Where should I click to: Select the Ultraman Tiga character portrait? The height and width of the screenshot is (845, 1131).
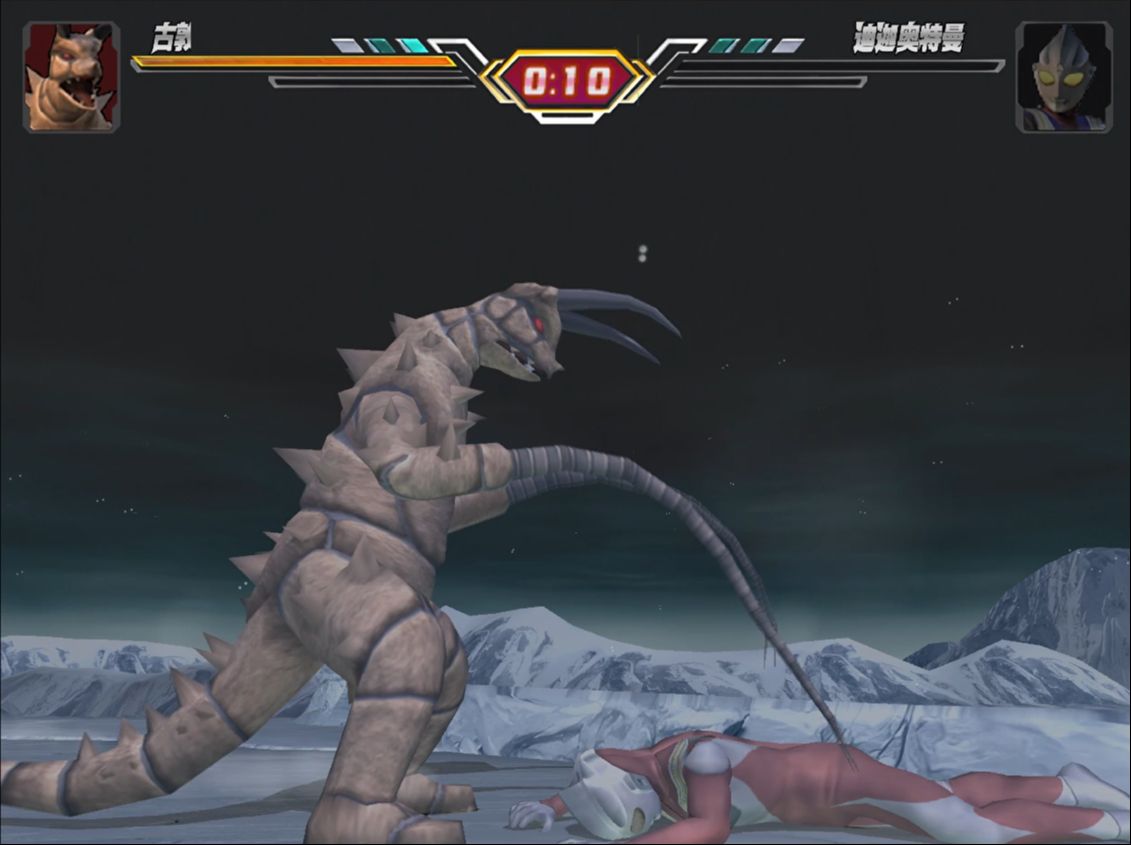1063,77
